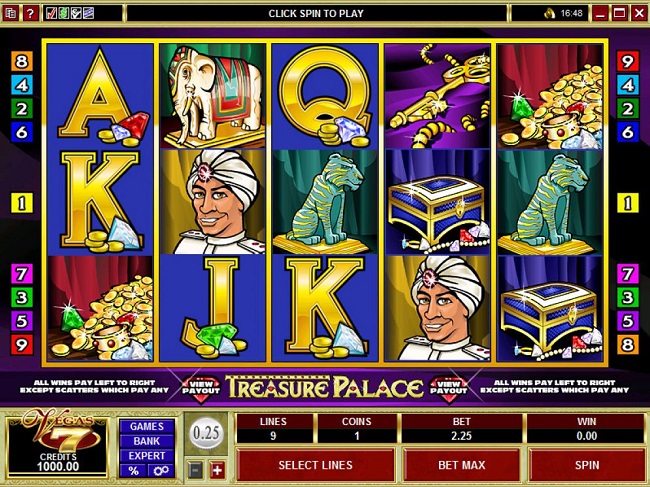Viewport: 650px width, 487px height.
Task: Open left View Payout table
Action: tap(202, 387)
